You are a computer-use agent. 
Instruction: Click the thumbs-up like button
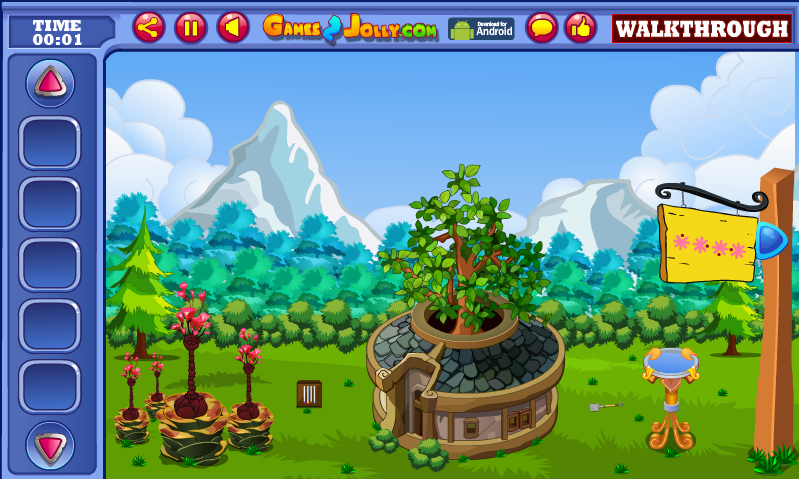[580, 27]
